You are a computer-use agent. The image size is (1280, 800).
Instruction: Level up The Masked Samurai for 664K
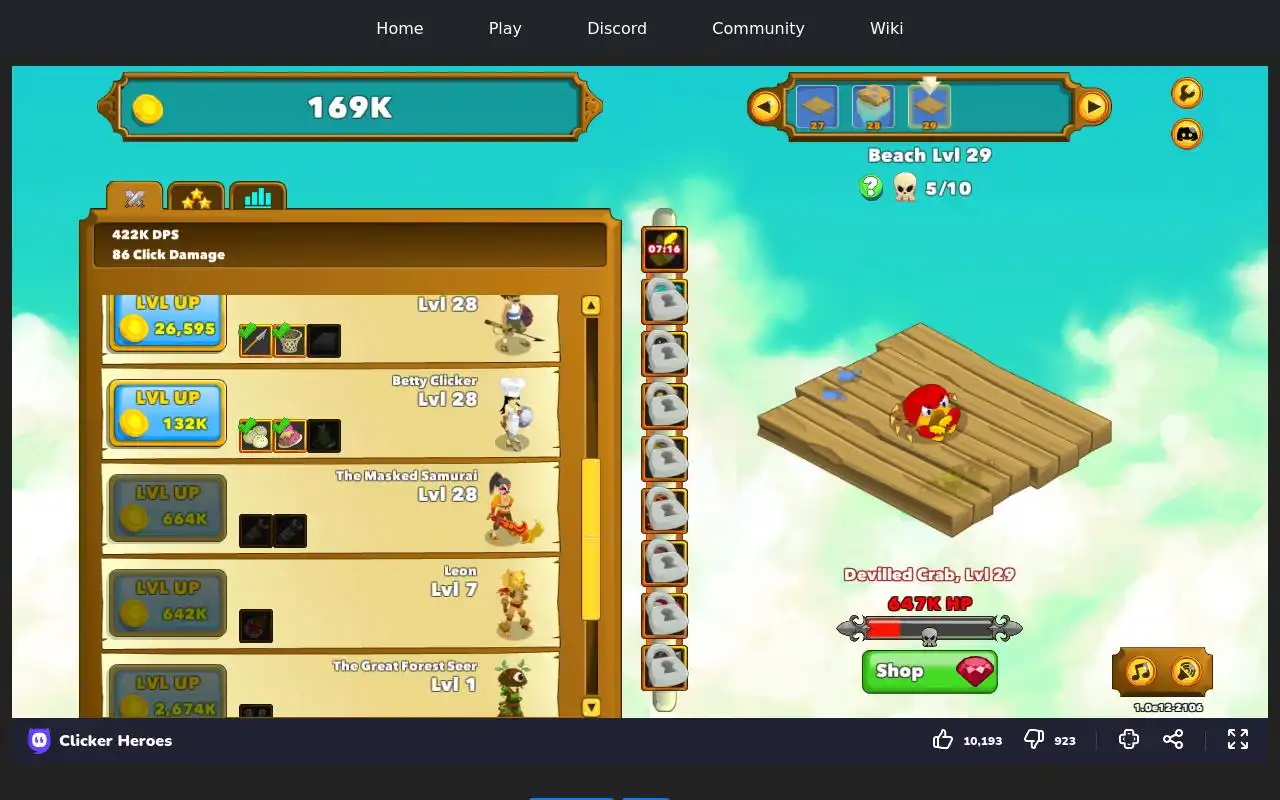click(x=167, y=507)
